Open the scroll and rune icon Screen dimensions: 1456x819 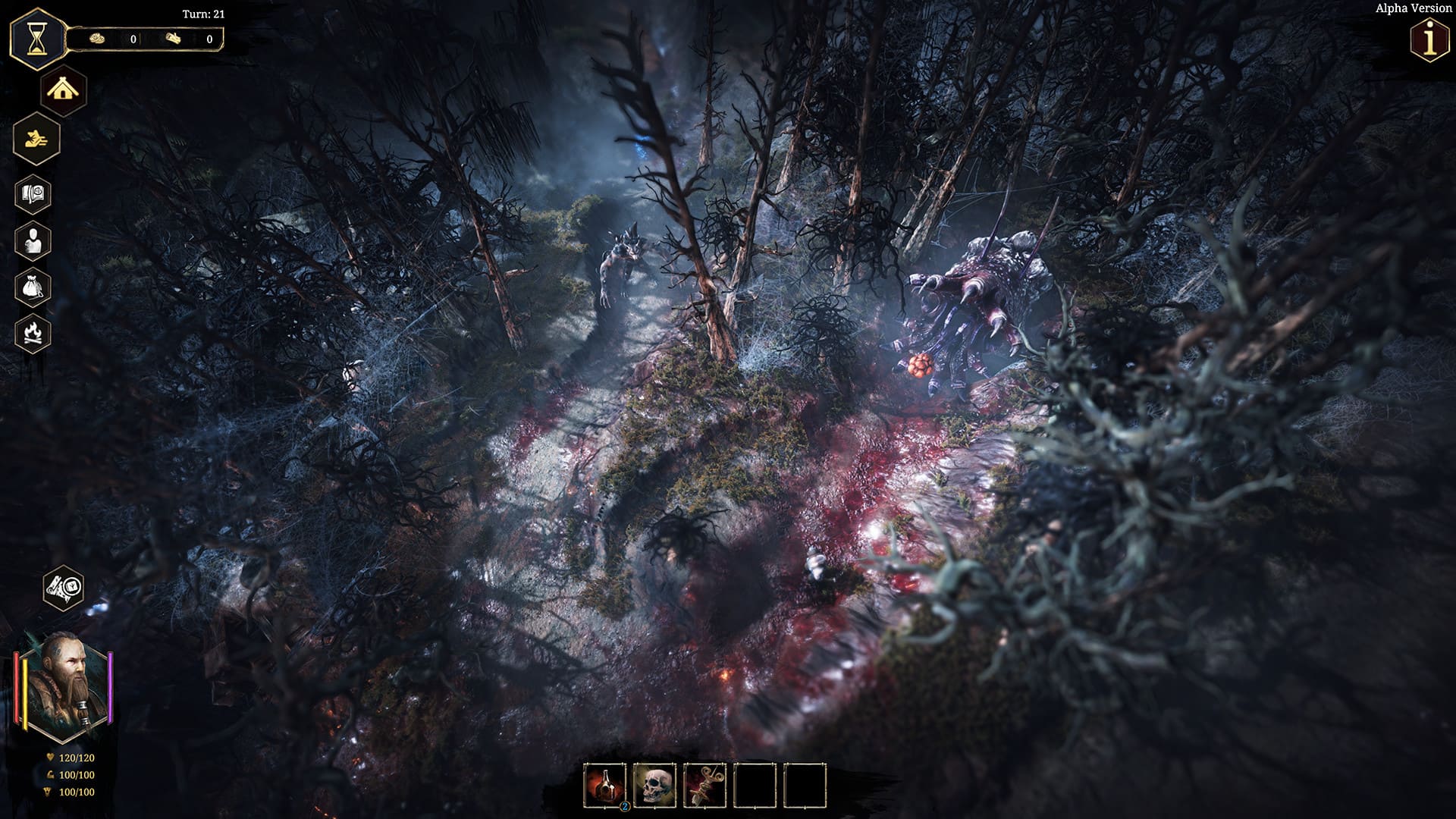tap(64, 588)
